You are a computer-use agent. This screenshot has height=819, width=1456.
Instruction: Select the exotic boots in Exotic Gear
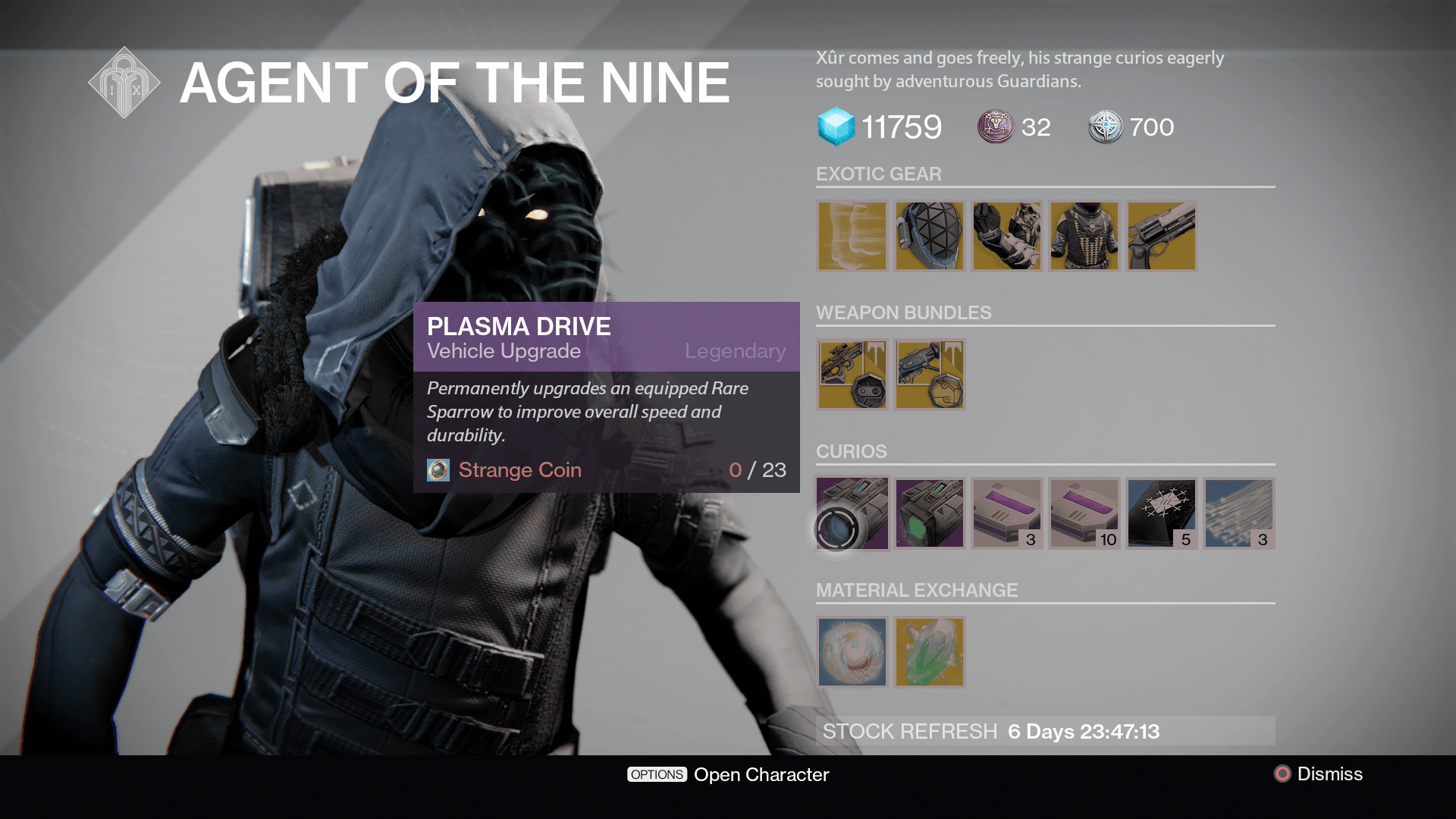click(x=851, y=236)
